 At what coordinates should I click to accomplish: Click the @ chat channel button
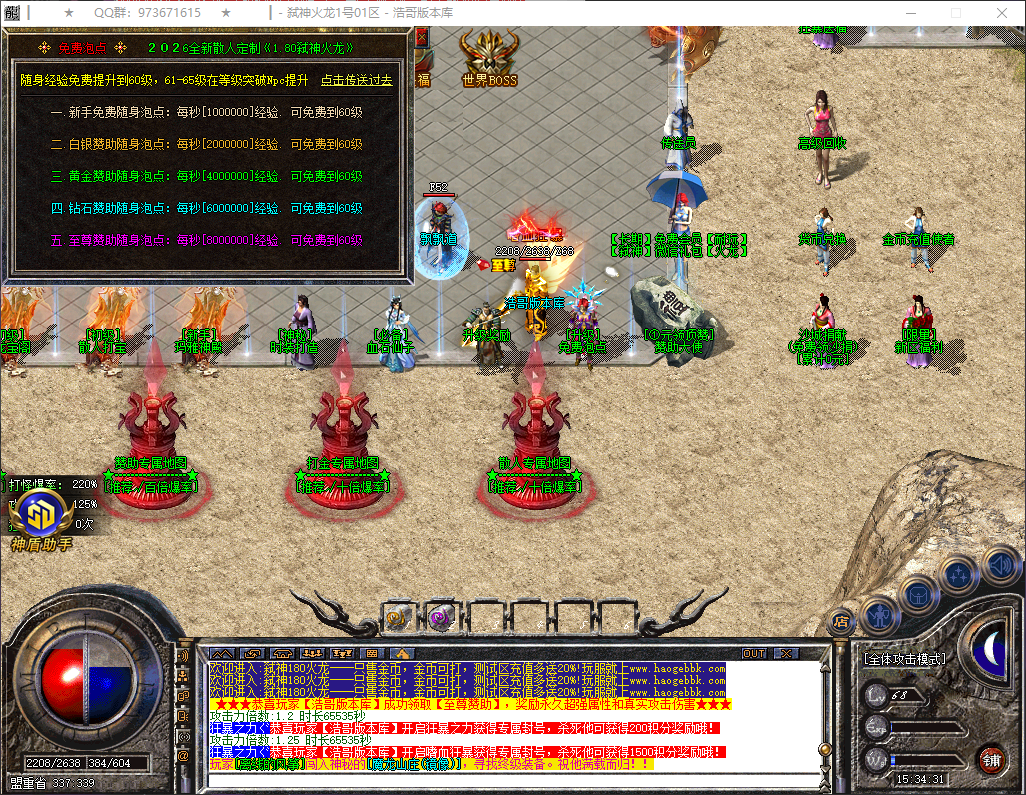click(182, 756)
